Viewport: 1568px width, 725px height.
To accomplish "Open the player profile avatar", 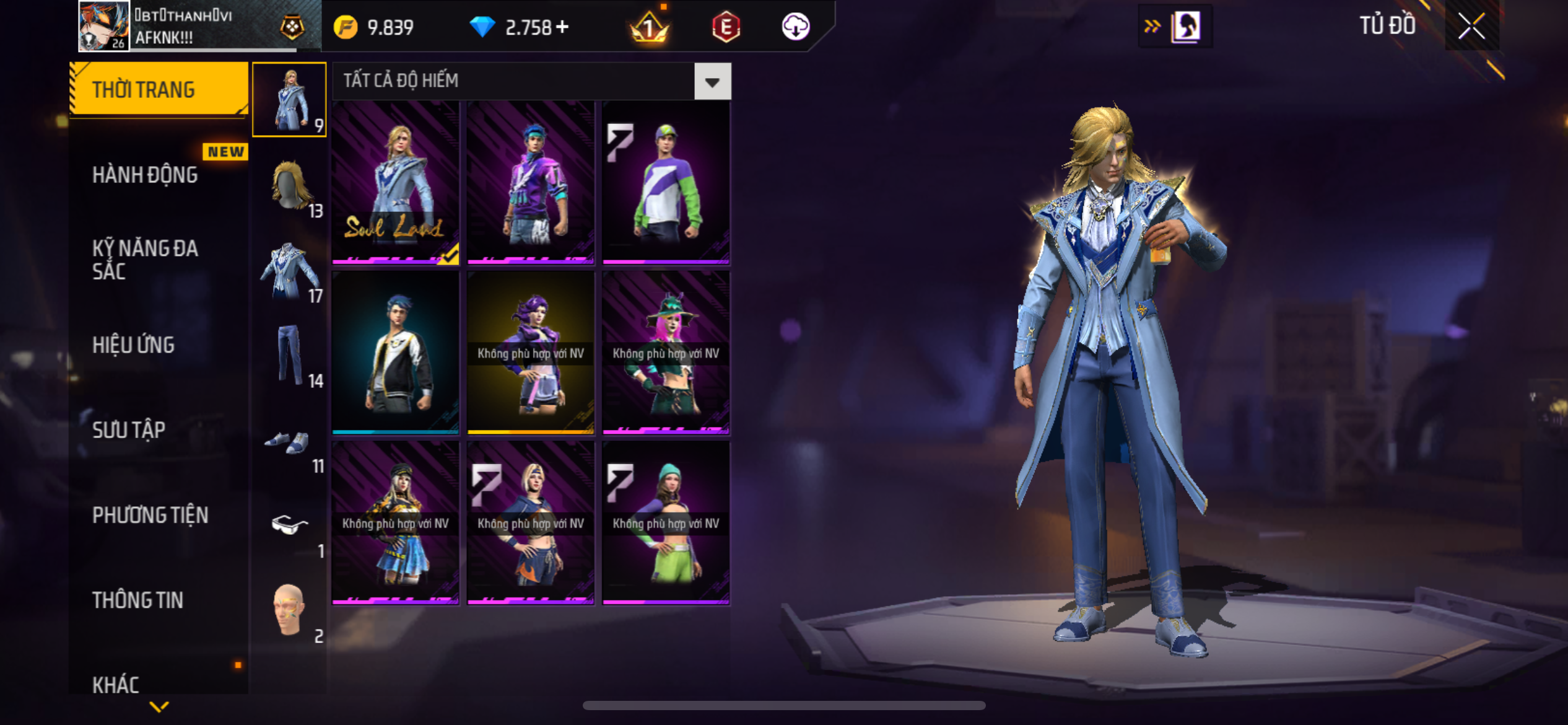I will point(104,26).
